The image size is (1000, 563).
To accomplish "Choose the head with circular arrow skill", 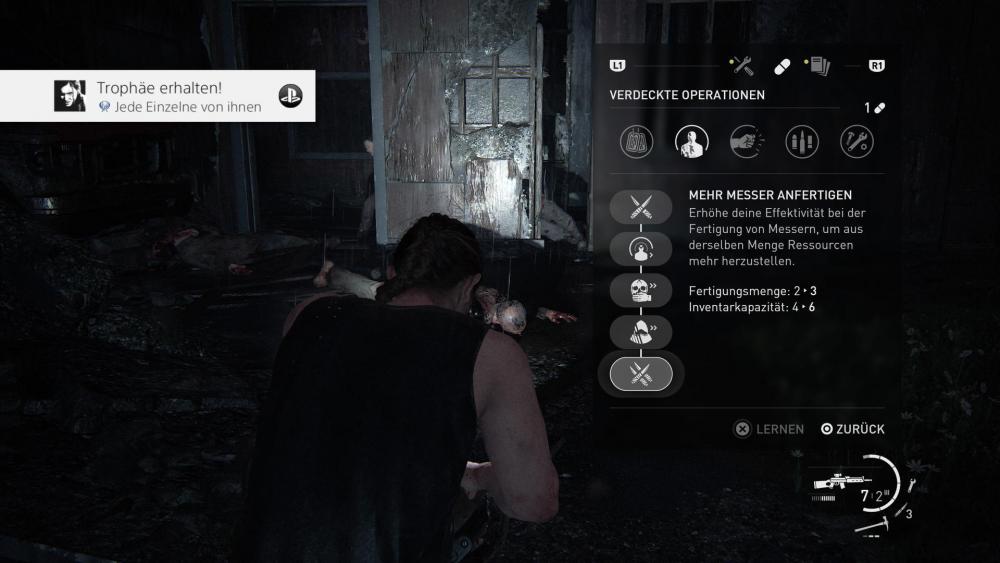I will [641, 249].
